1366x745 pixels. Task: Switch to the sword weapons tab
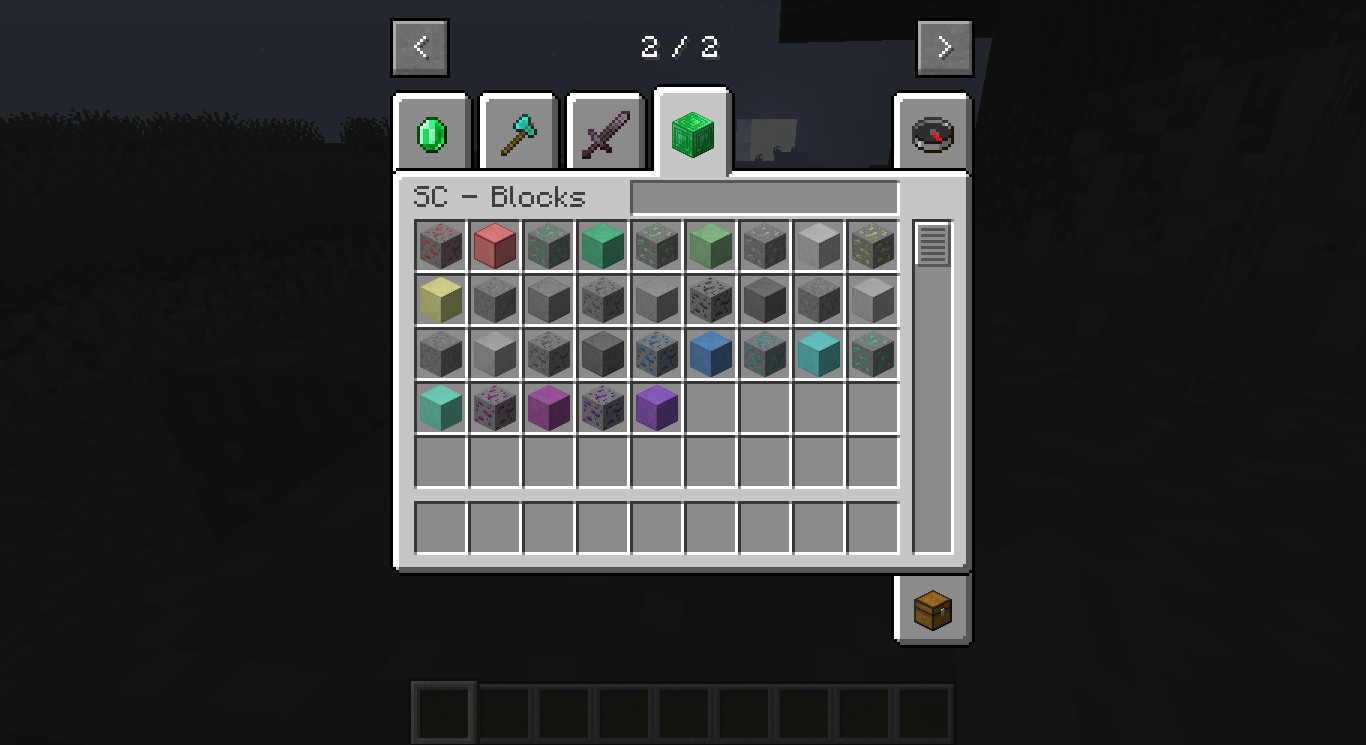[605, 131]
